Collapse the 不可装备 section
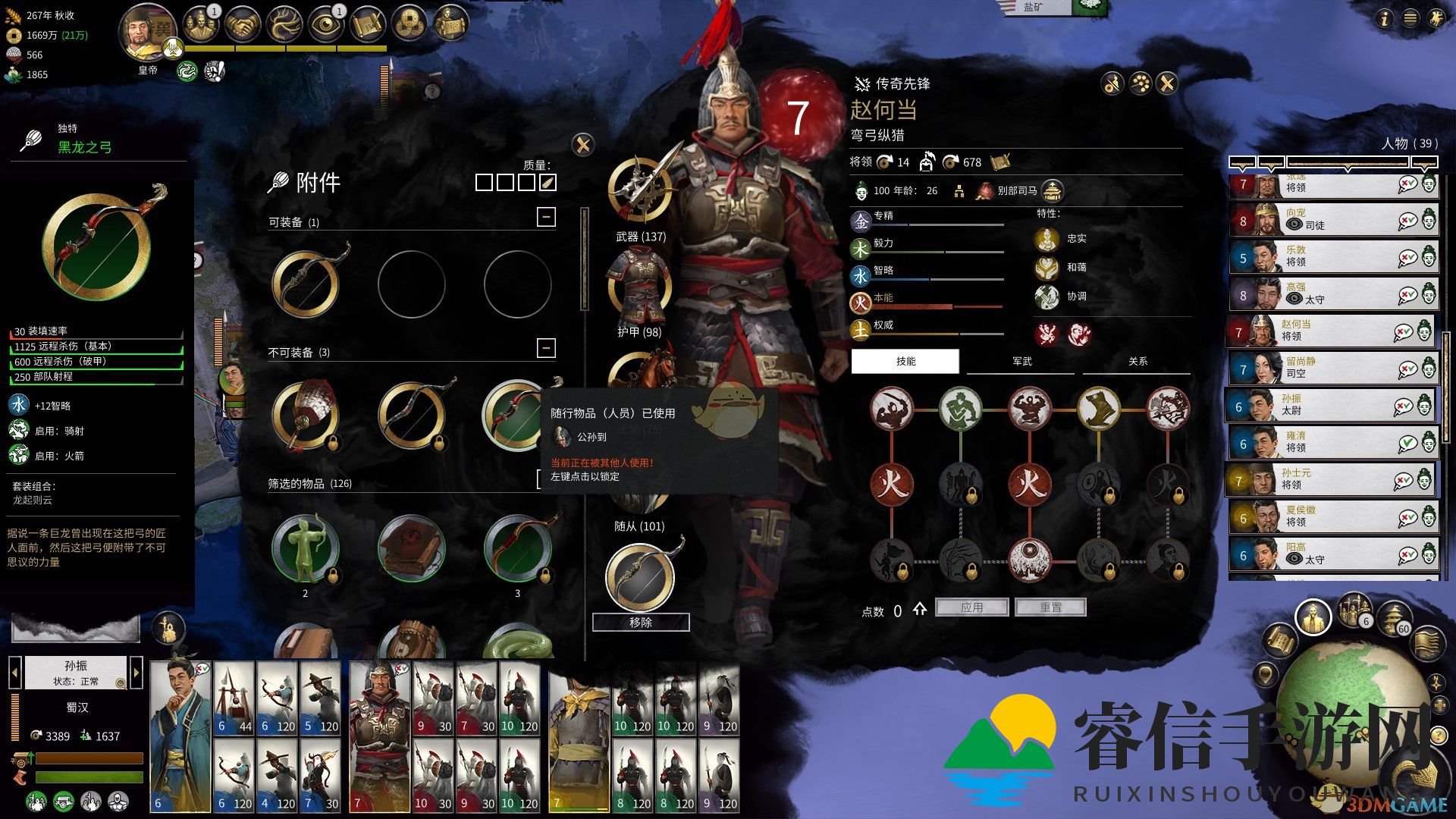Image resolution: width=1456 pixels, height=819 pixels. coord(545,348)
